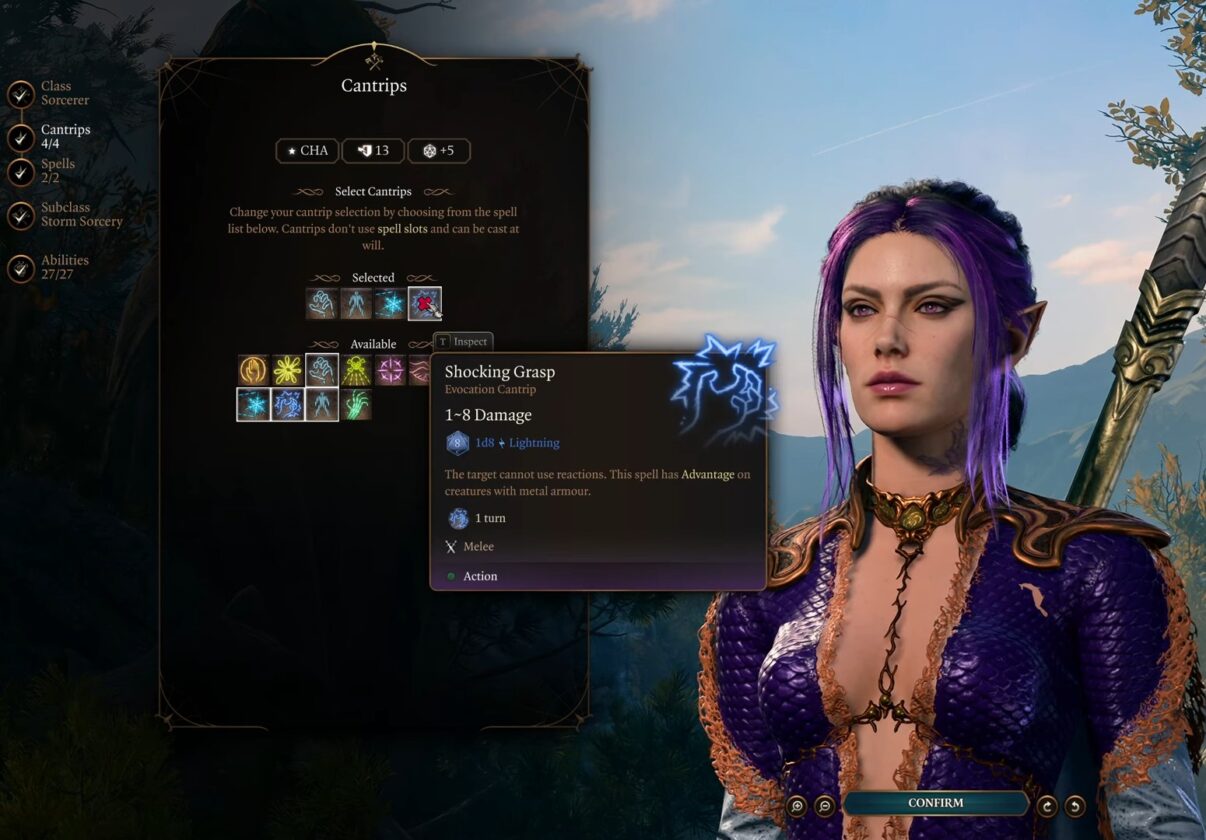Select the orange Fire Bolt cantrip
Viewport: 1206px width, 840px height.
point(254,370)
